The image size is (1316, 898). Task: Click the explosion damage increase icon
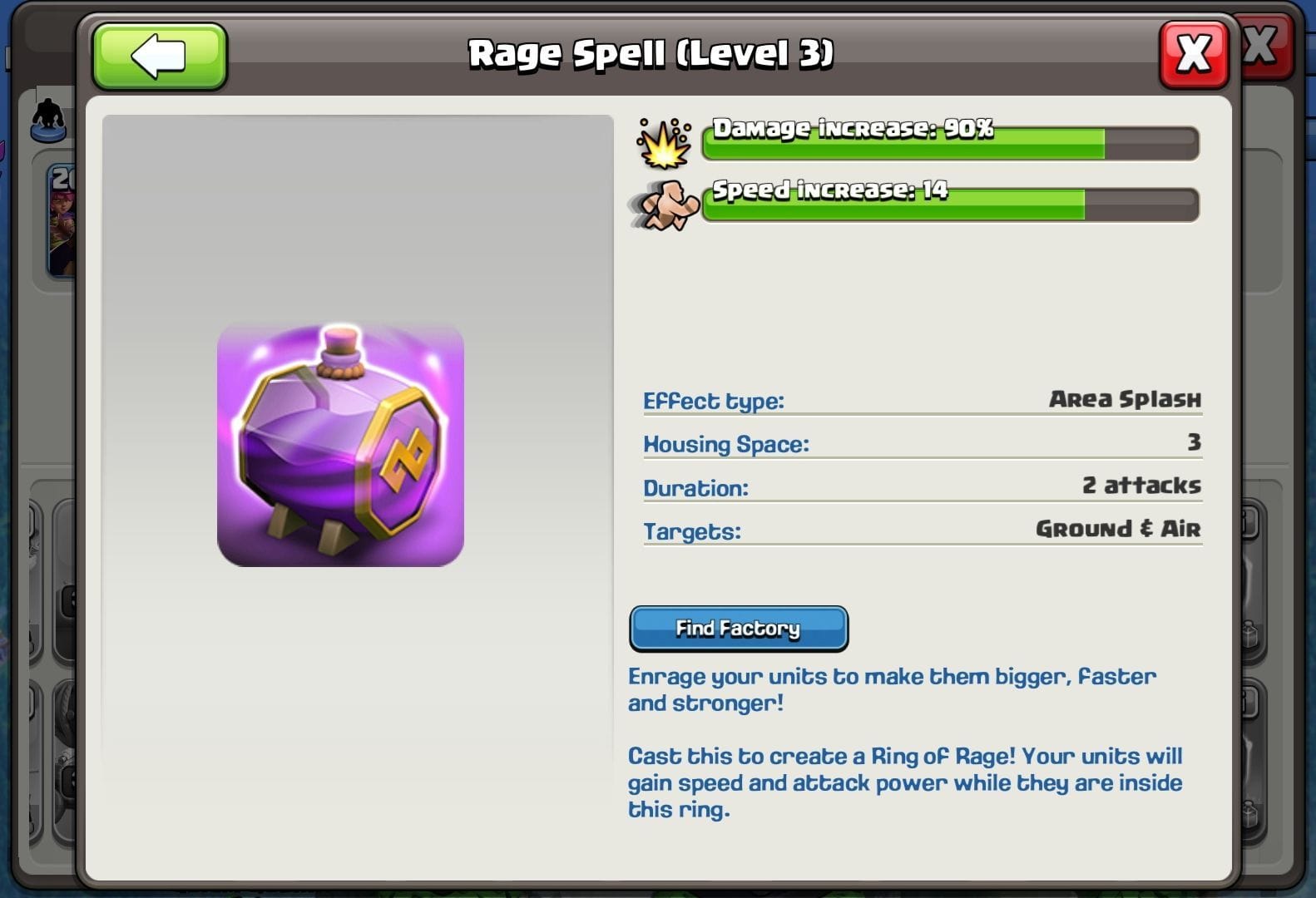tap(663, 142)
